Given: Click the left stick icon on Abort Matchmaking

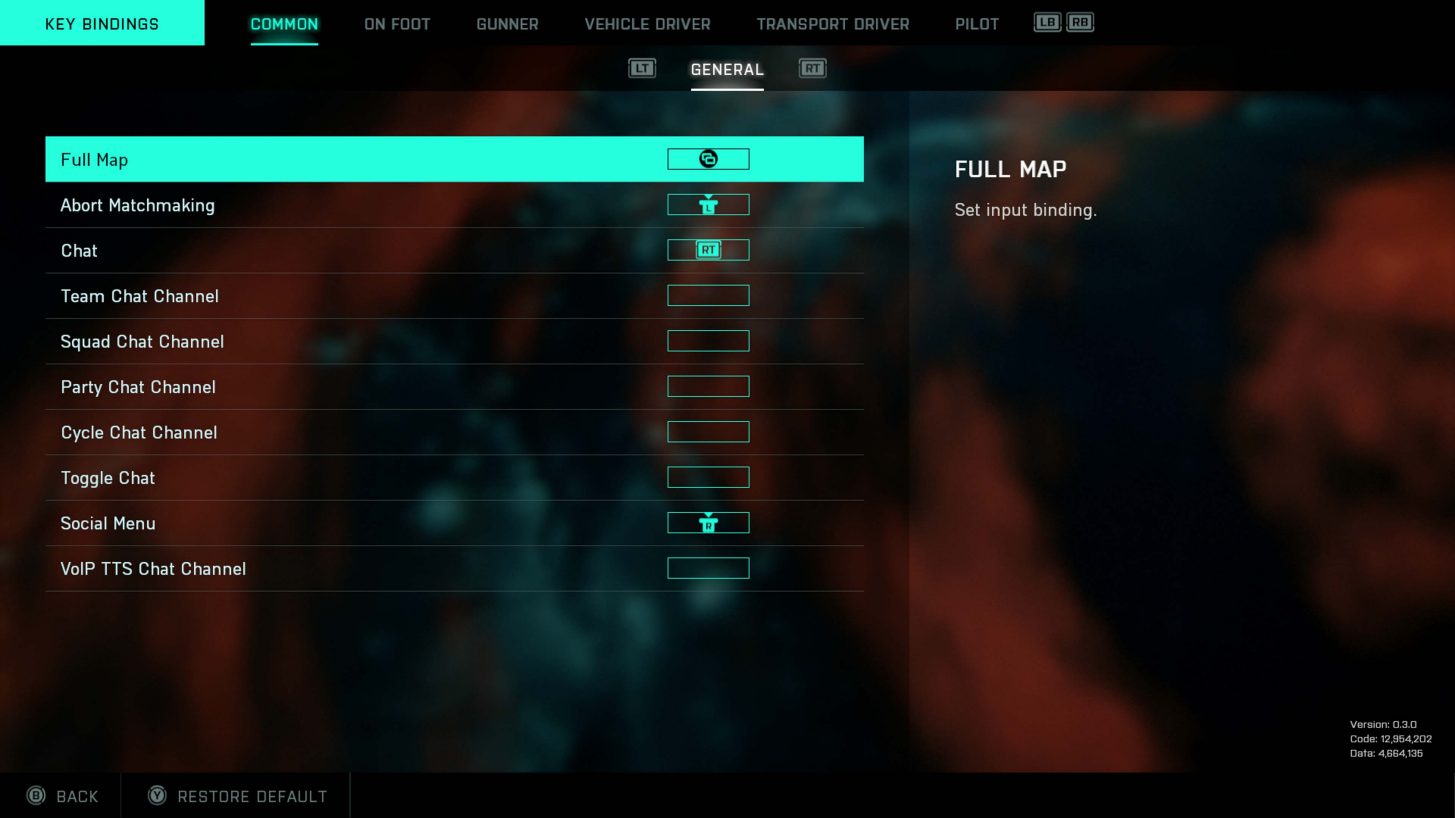Looking at the screenshot, I should (x=708, y=204).
